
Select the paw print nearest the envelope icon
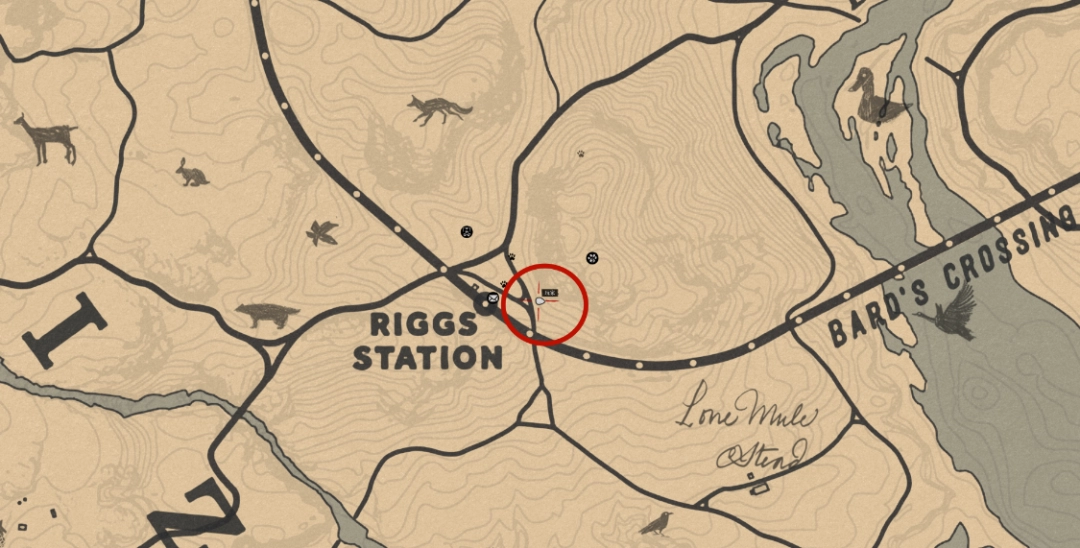click(503, 284)
